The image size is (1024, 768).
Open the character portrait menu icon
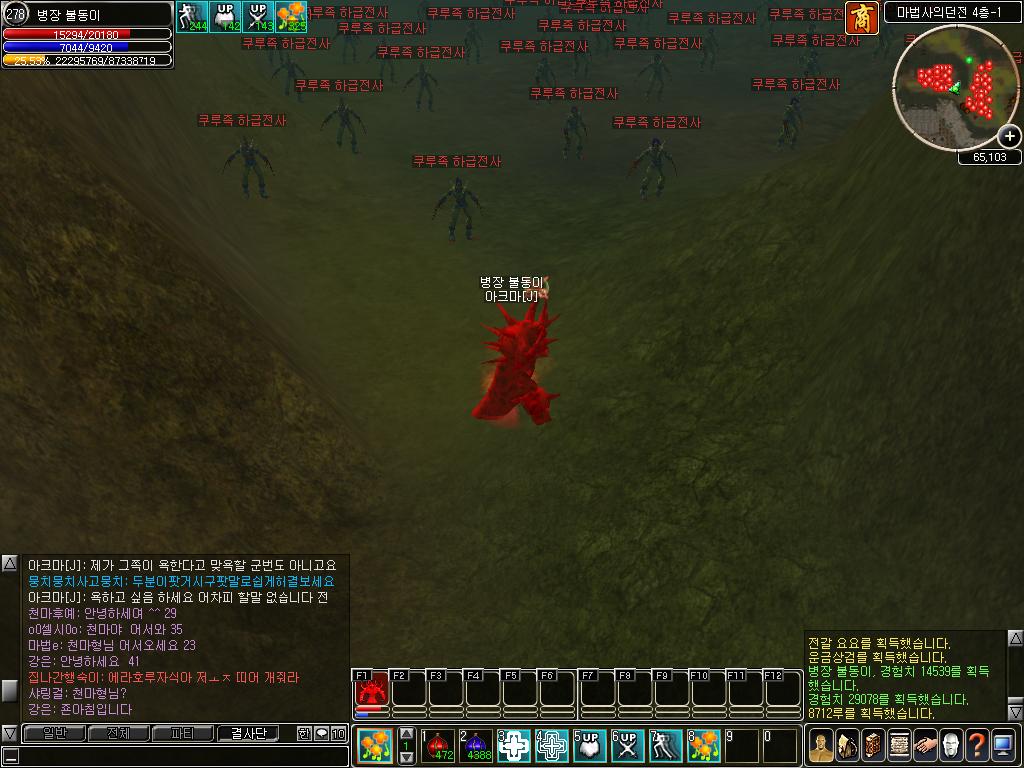coord(820,745)
